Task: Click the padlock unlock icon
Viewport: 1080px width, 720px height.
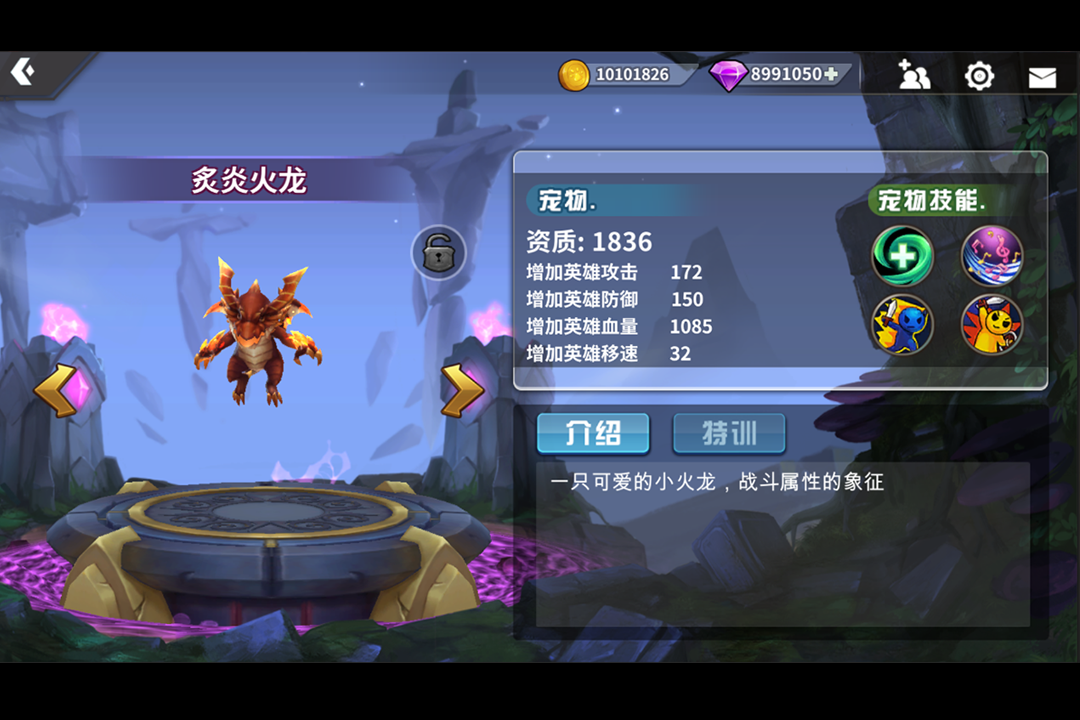Action: pyautogui.click(x=439, y=253)
